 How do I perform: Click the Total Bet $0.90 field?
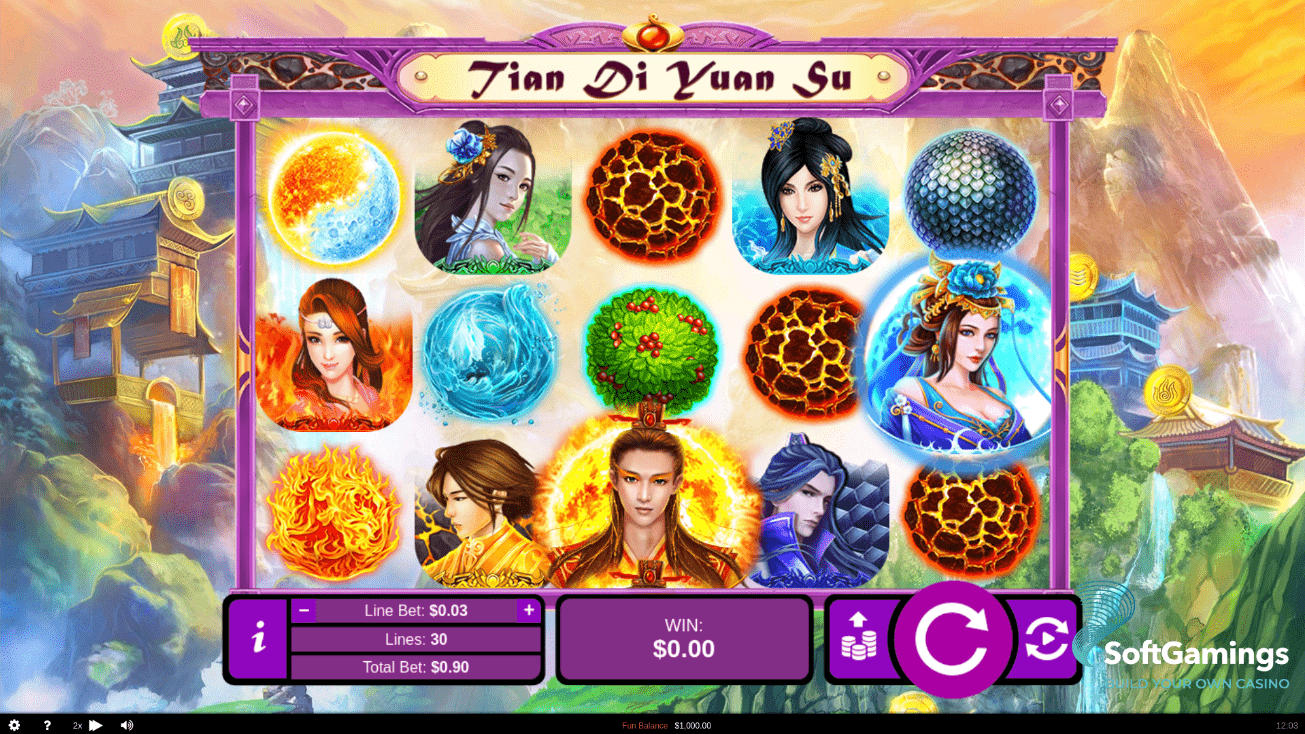coord(414,666)
